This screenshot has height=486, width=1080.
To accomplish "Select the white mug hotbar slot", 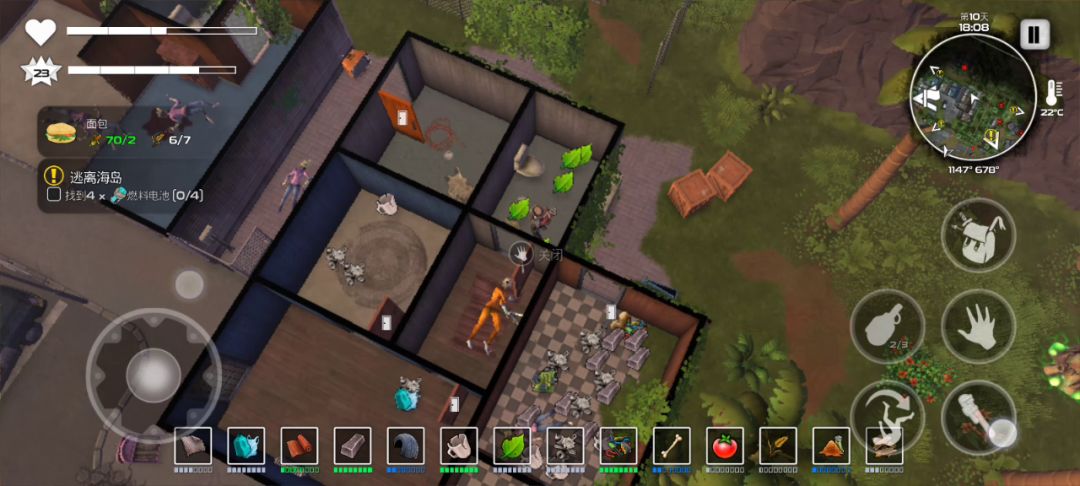I will pos(459,446).
